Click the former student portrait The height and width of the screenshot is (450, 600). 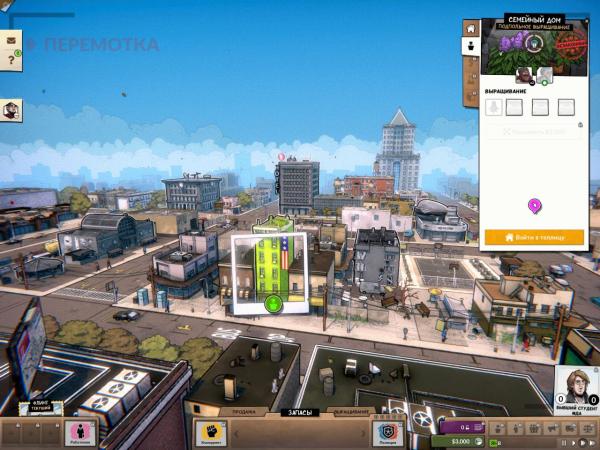[x=574, y=388]
